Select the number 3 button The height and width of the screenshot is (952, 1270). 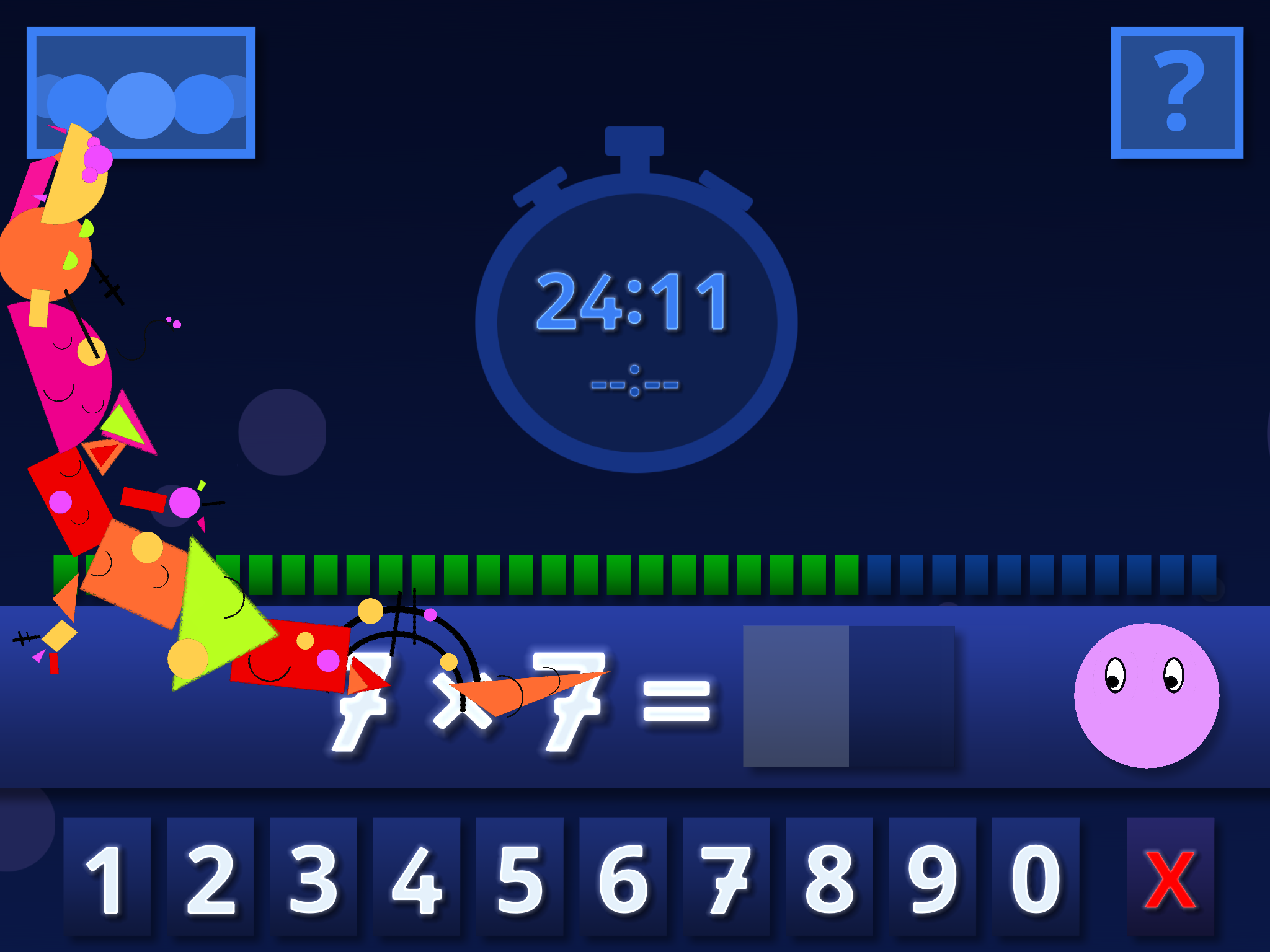click(313, 876)
